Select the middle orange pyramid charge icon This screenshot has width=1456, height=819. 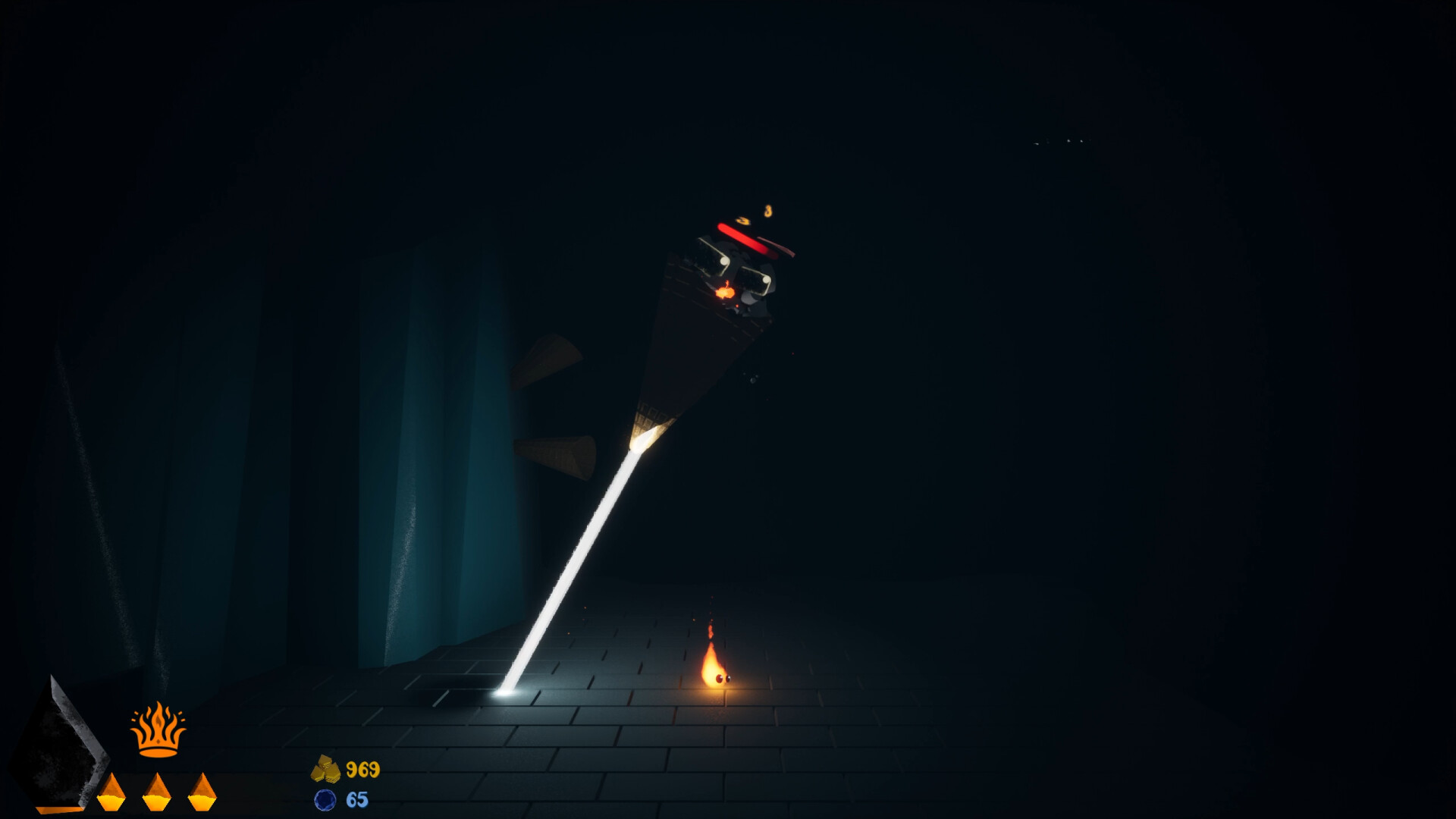[156, 794]
